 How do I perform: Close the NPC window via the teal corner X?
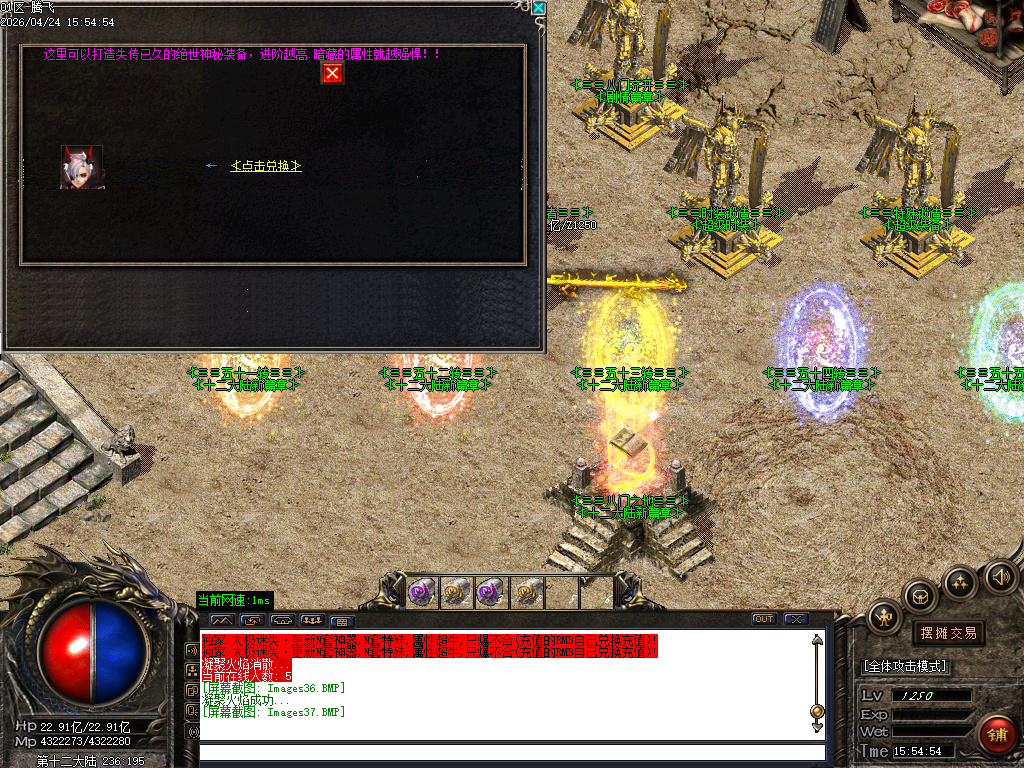tap(539, 8)
